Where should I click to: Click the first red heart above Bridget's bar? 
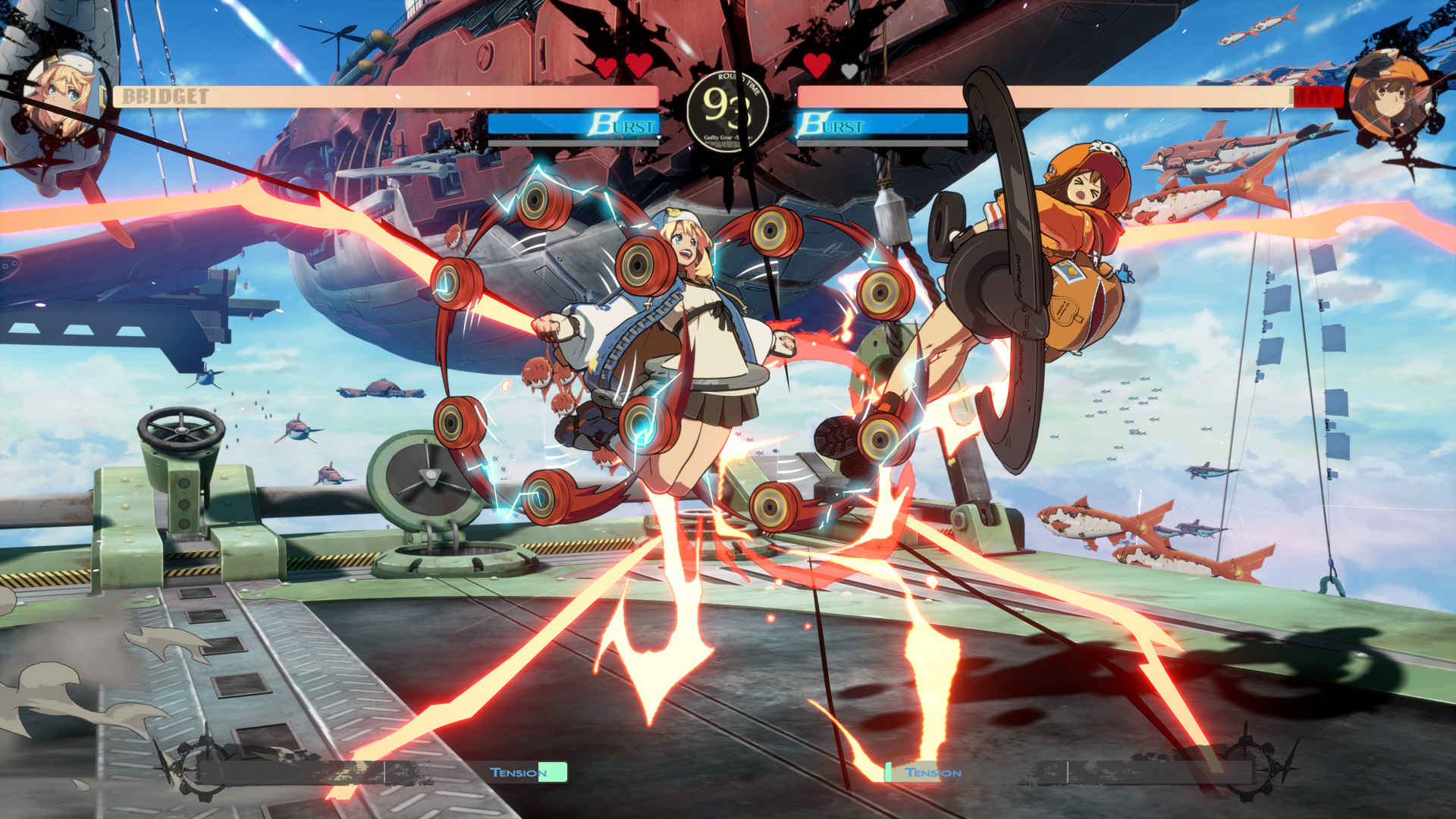[x=604, y=66]
